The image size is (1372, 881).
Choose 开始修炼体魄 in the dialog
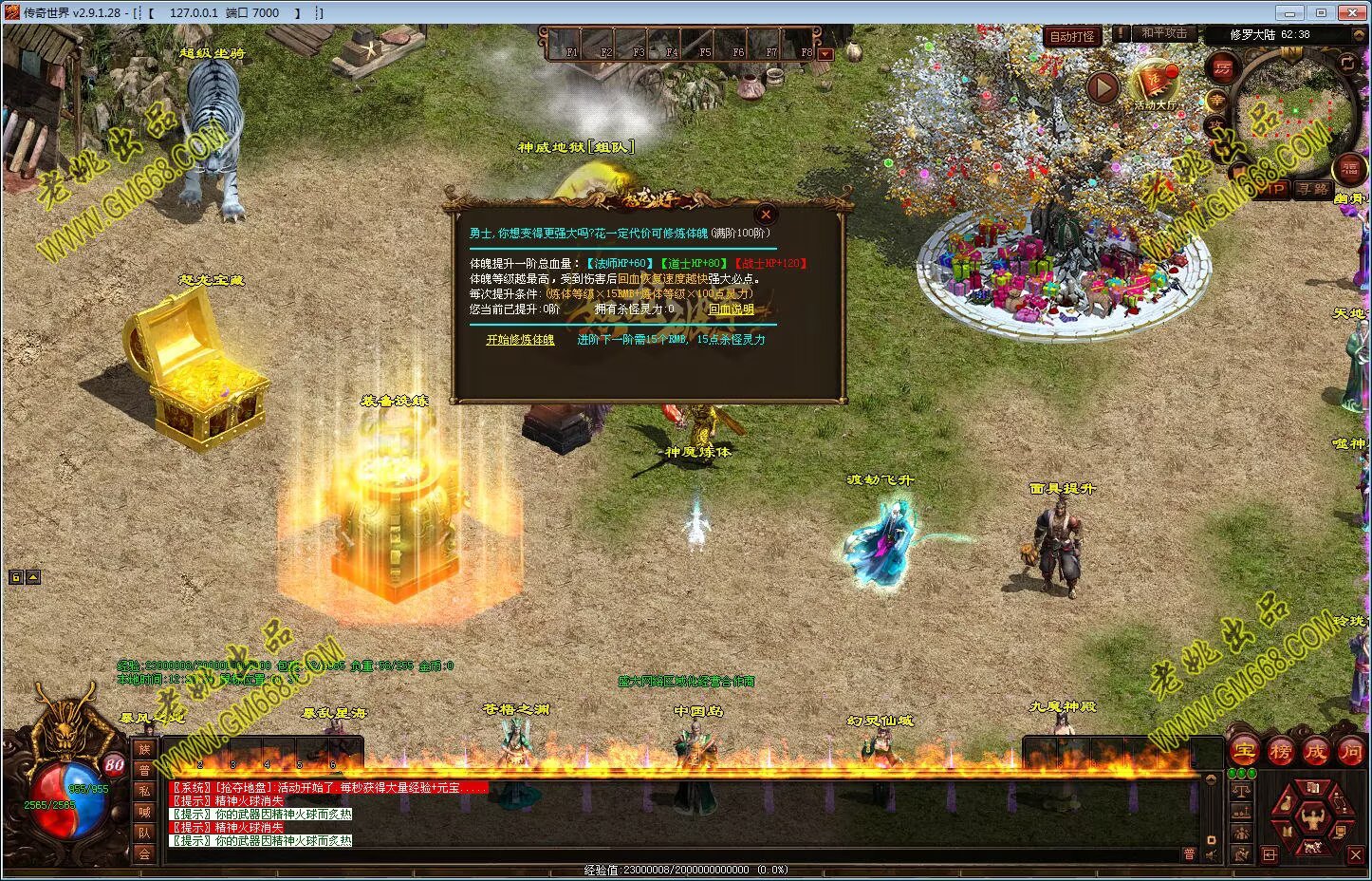coord(520,340)
